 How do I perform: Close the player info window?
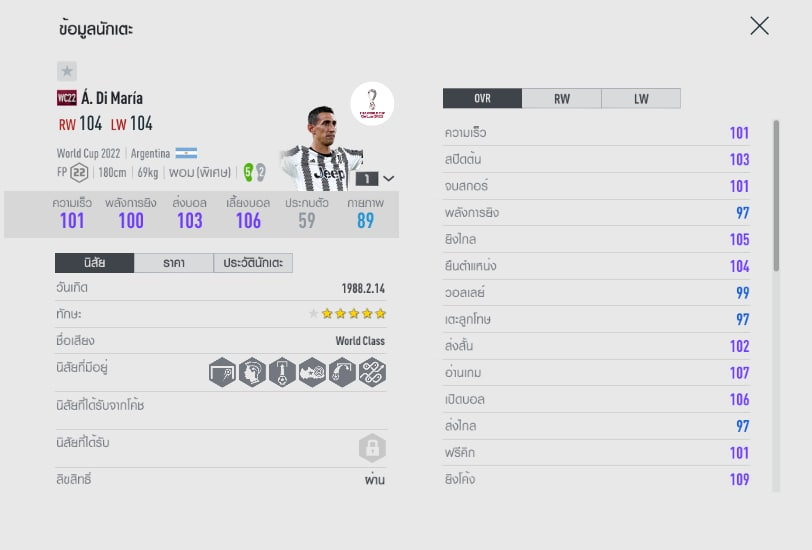(x=759, y=26)
